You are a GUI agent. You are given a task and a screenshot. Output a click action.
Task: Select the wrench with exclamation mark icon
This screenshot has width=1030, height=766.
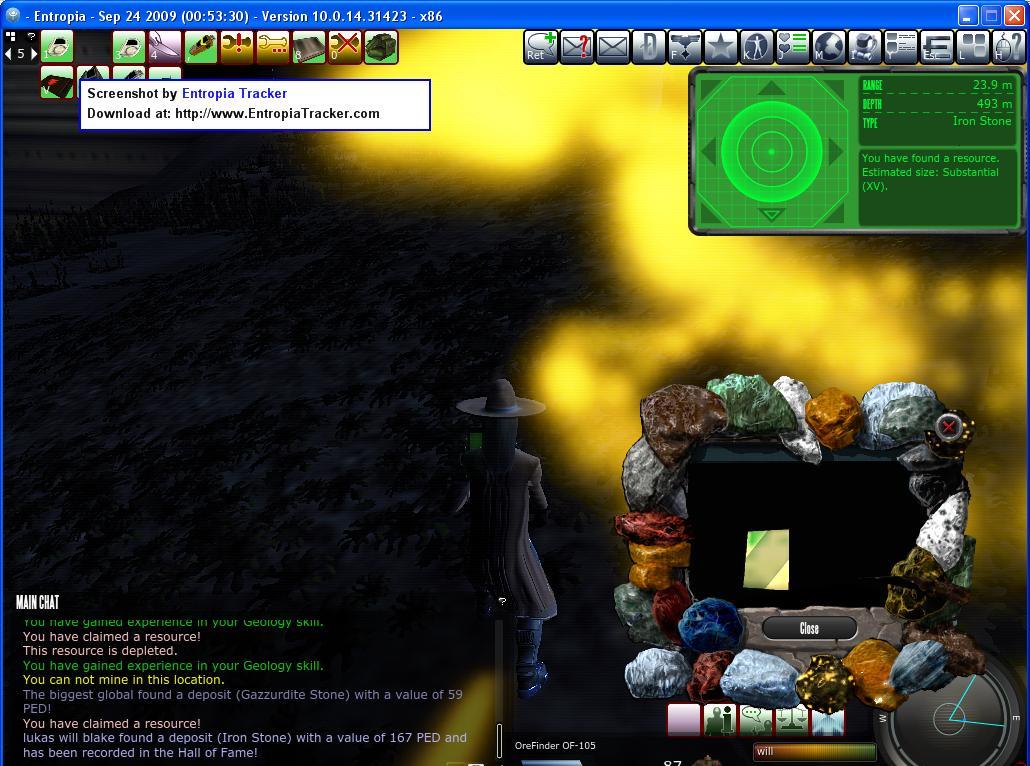point(237,46)
